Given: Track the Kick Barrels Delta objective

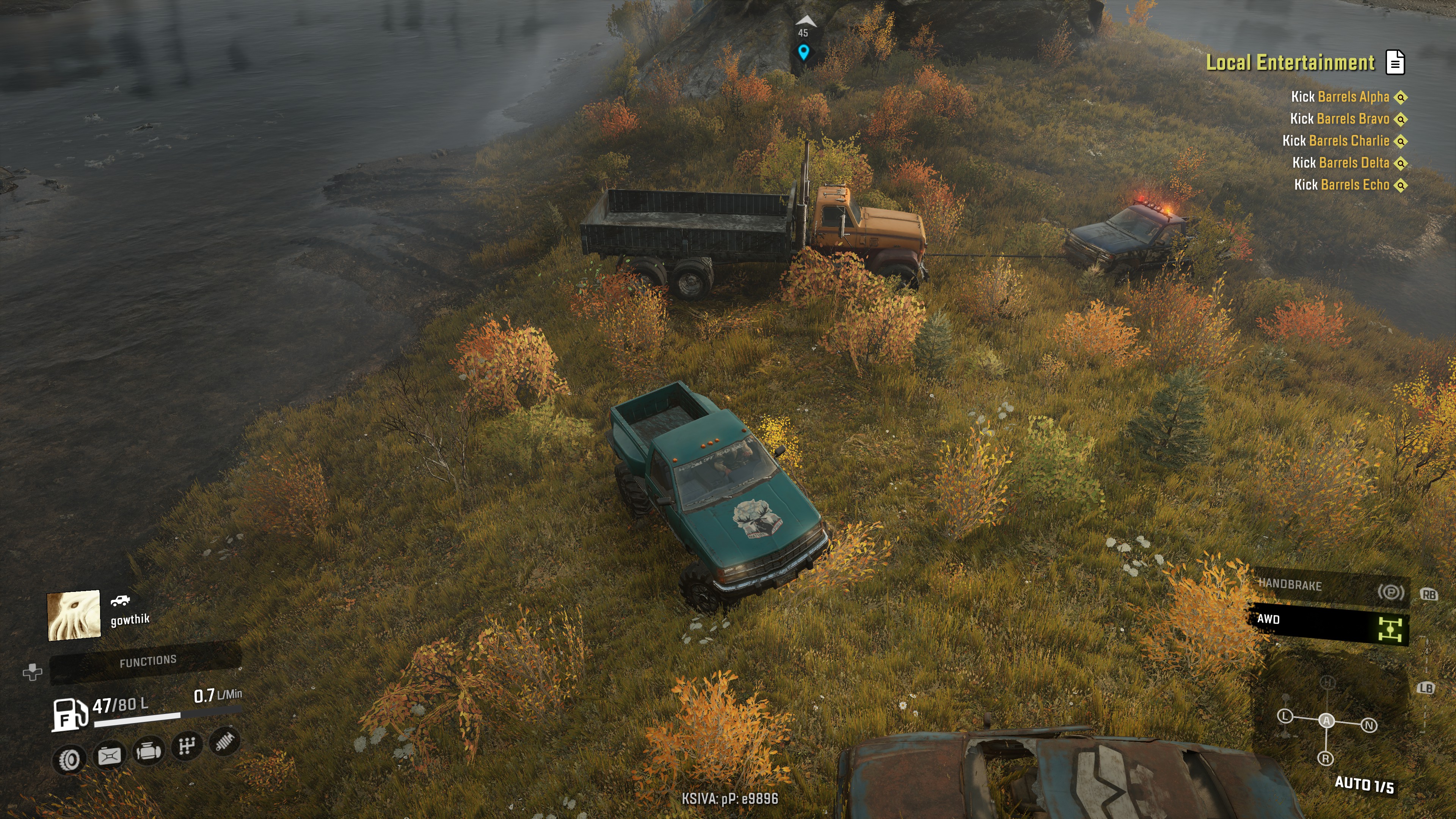Looking at the screenshot, I should click(x=1340, y=163).
